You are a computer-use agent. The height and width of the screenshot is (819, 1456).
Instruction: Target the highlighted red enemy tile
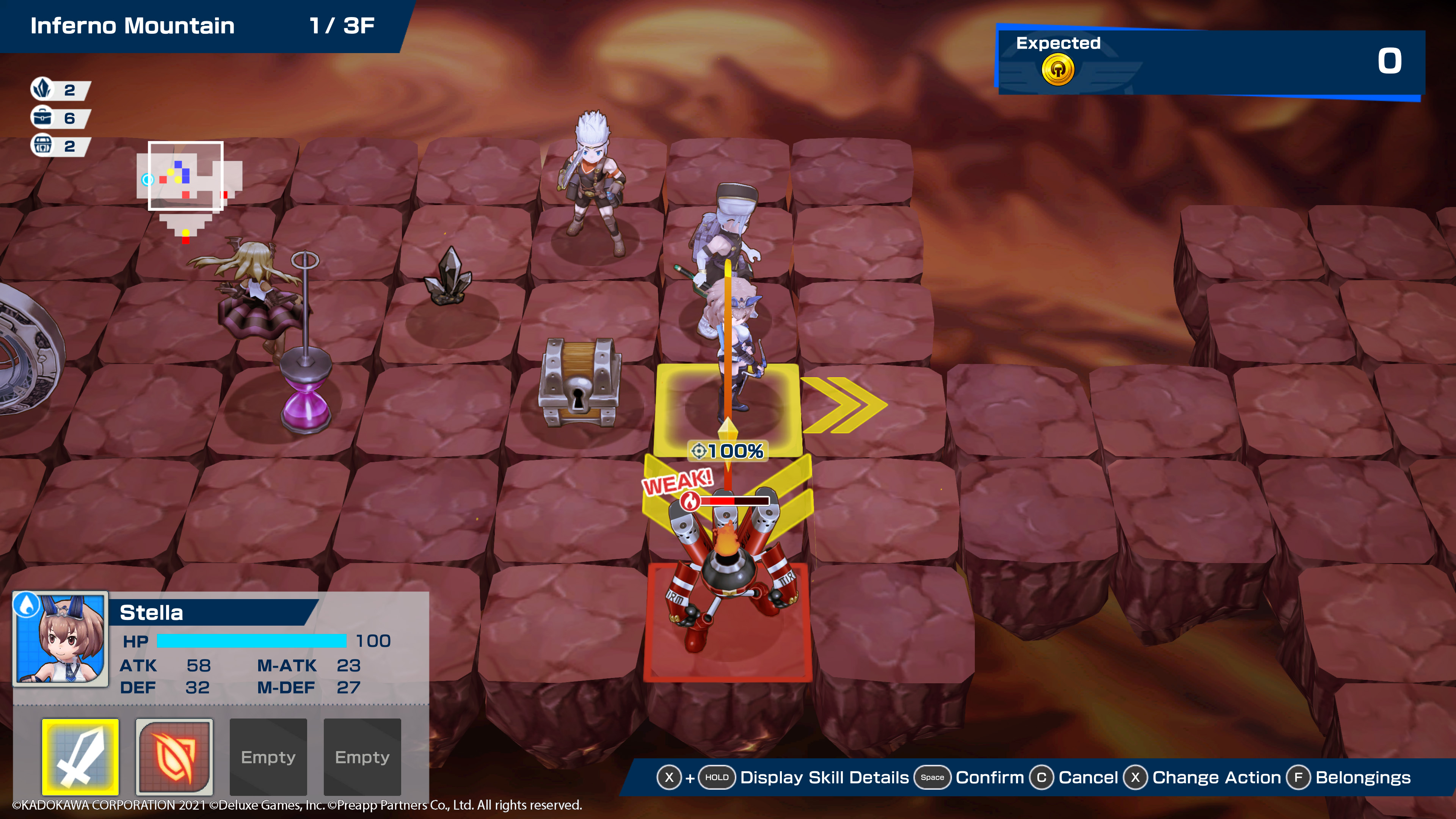pyautogui.click(x=728, y=622)
